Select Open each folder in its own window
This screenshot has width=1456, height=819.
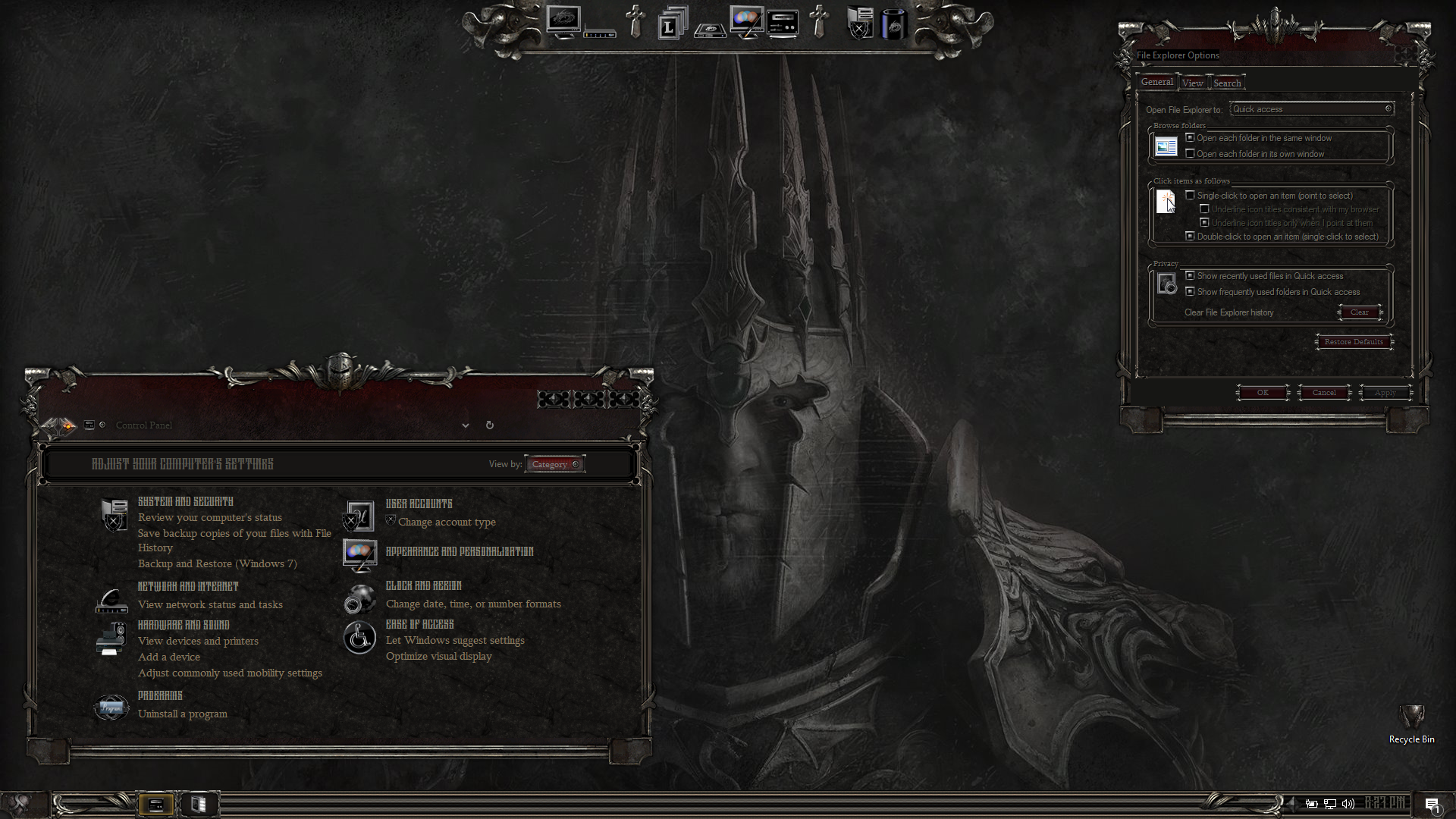tap(1191, 154)
